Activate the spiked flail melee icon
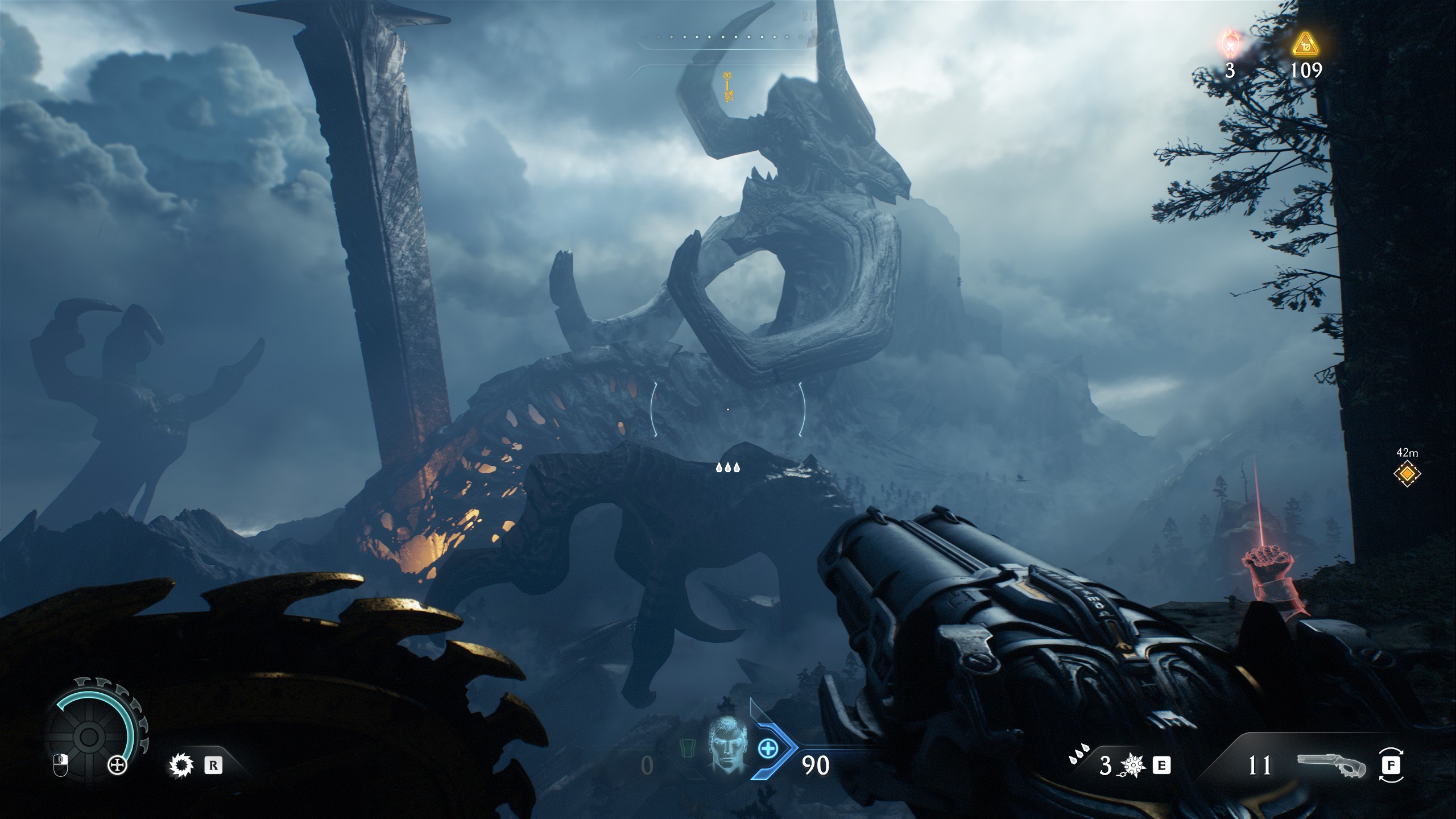This screenshot has width=1456, height=819. point(1132,766)
